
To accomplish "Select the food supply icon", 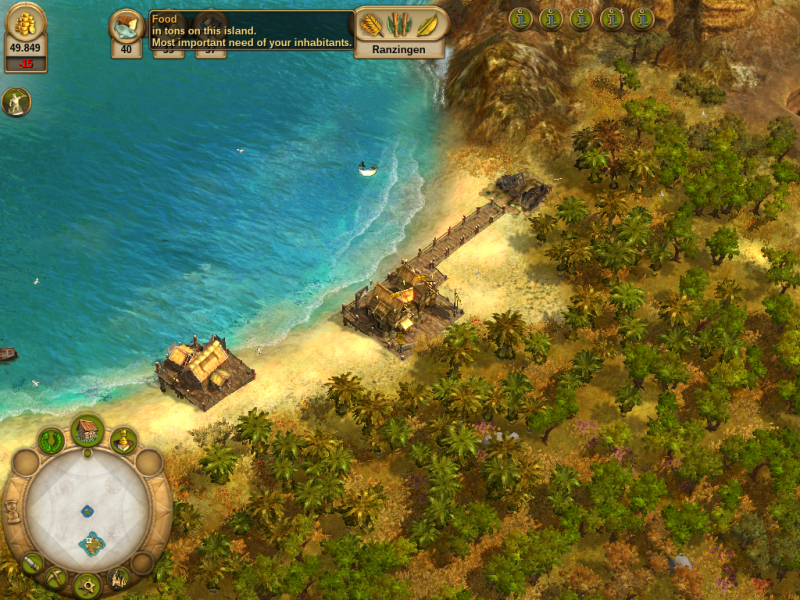I will click(x=126, y=25).
